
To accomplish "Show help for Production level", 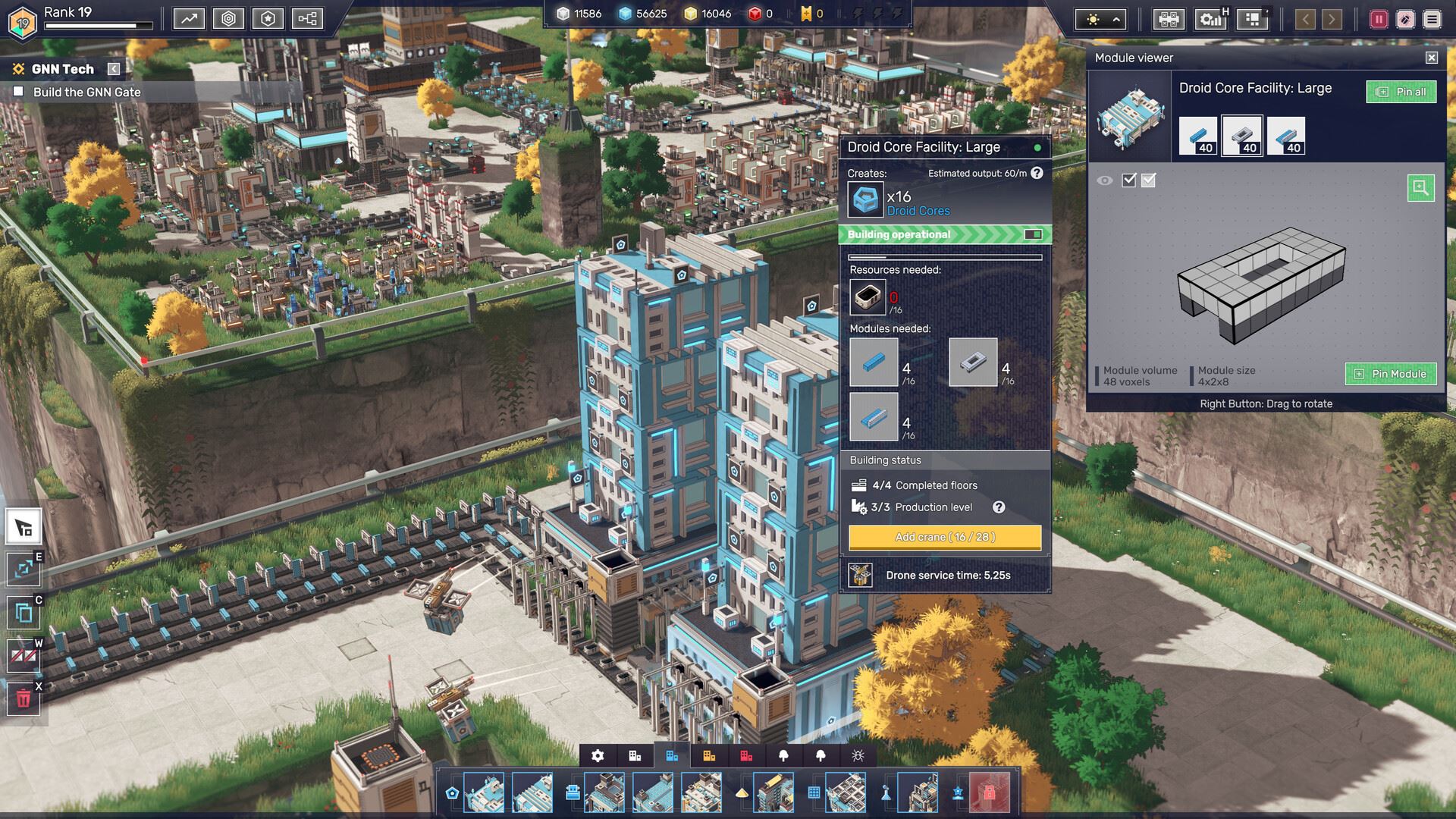I will click(999, 507).
